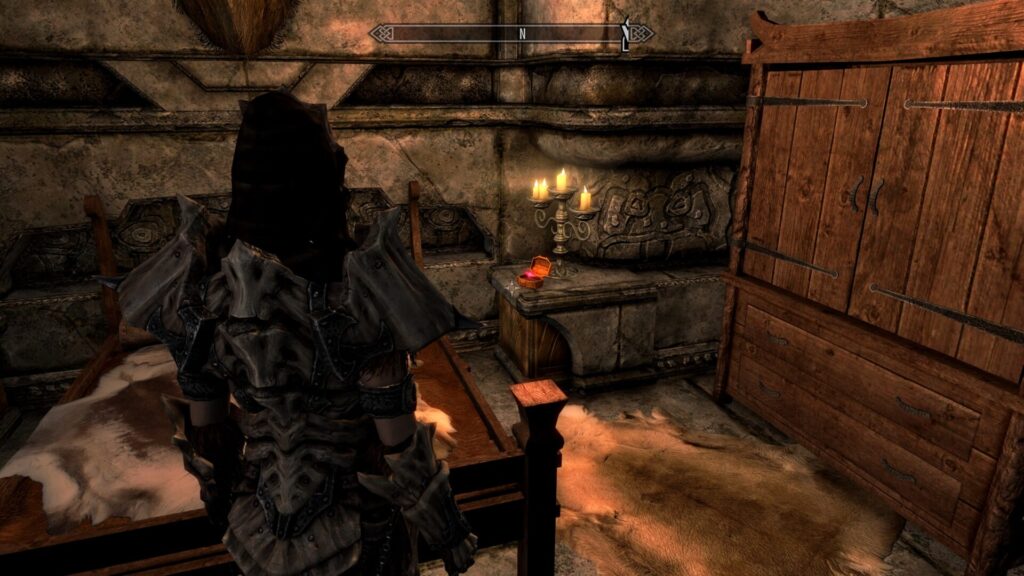Image resolution: width=1024 pixels, height=576 pixels.
Task: Select the white marker on the compass
Action: tap(626, 35)
